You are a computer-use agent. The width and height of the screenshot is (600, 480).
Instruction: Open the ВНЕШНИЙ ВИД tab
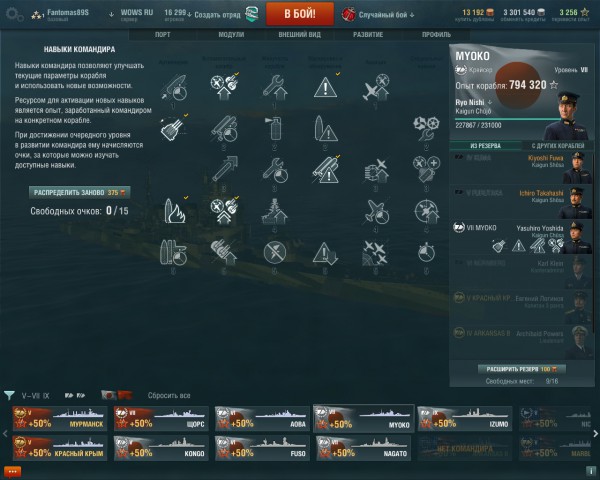(x=299, y=34)
